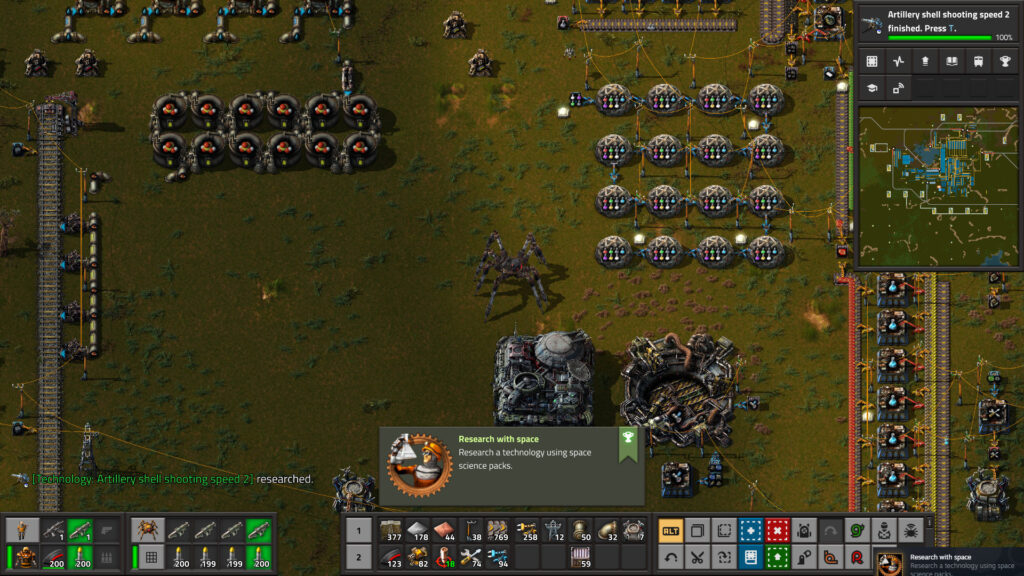Activate the red deconstruction planner

(x=775, y=530)
